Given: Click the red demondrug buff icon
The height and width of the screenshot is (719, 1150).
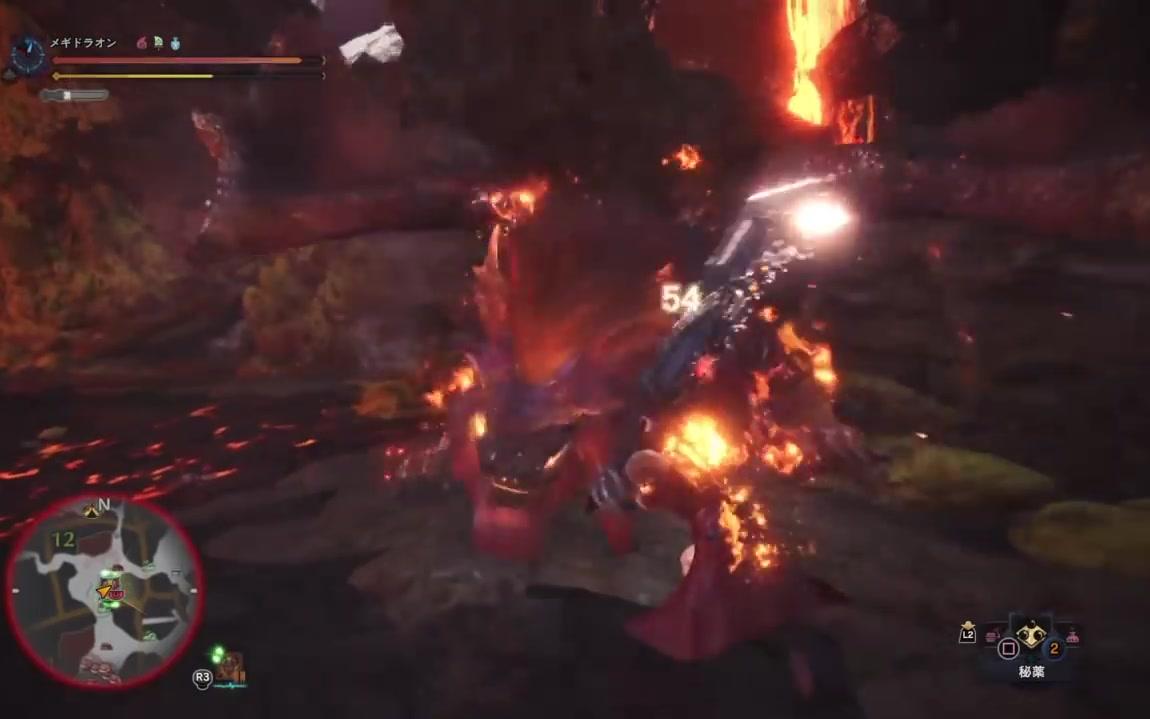Looking at the screenshot, I should coord(141,43).
